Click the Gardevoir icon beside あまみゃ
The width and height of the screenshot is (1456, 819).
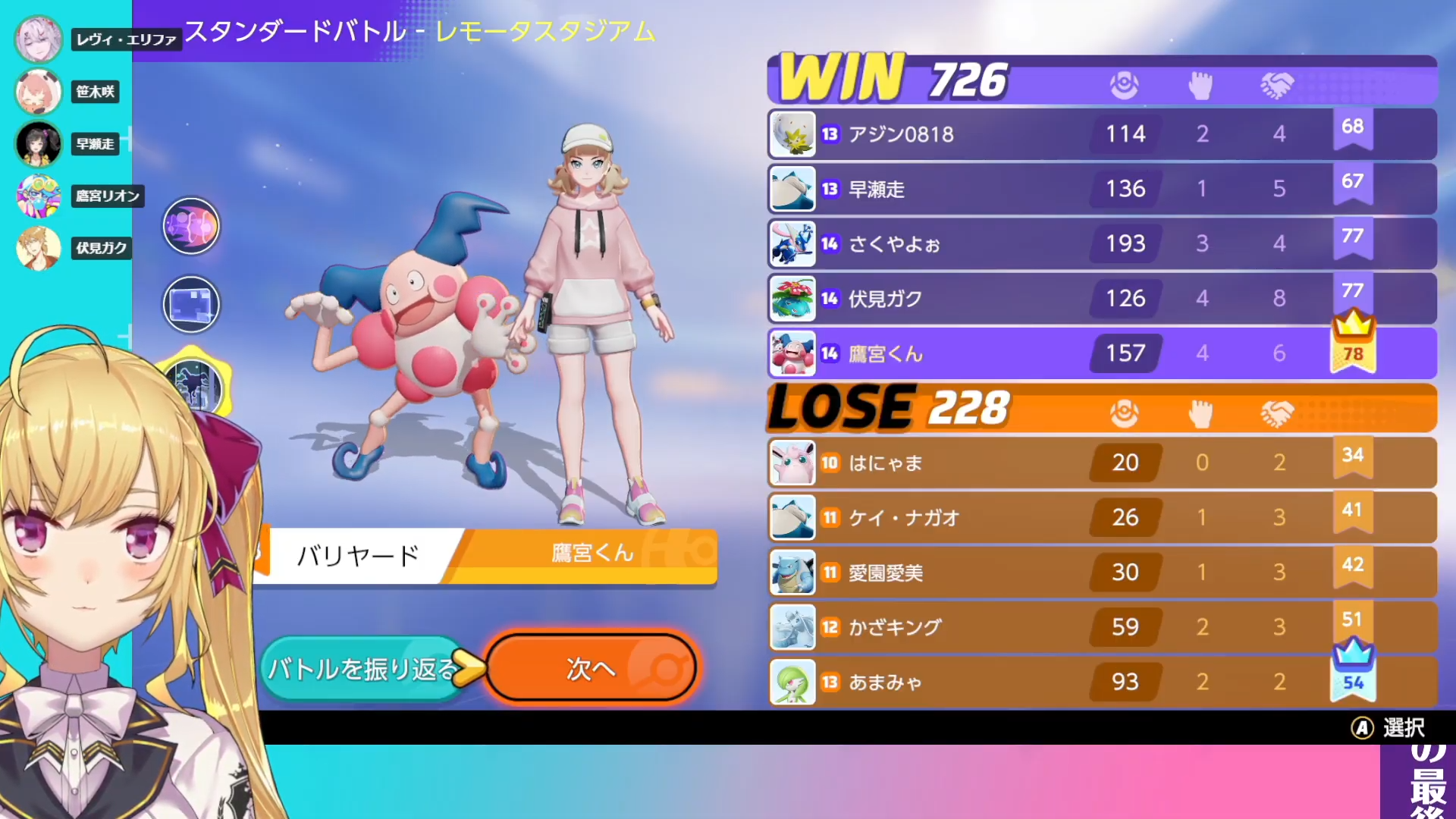pos(792,682)
